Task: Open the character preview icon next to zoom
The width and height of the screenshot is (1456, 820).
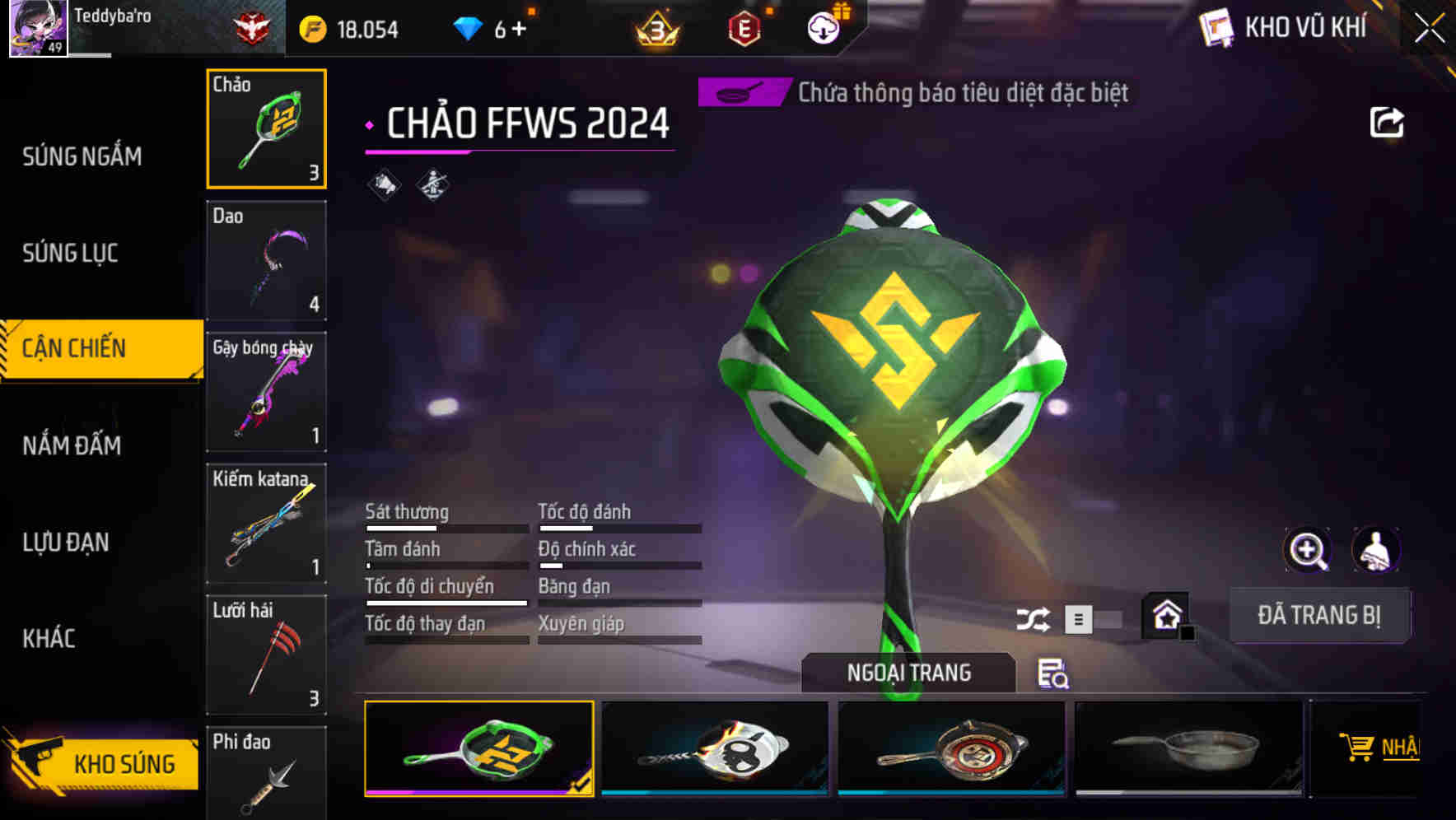Action: (1377, 550)
